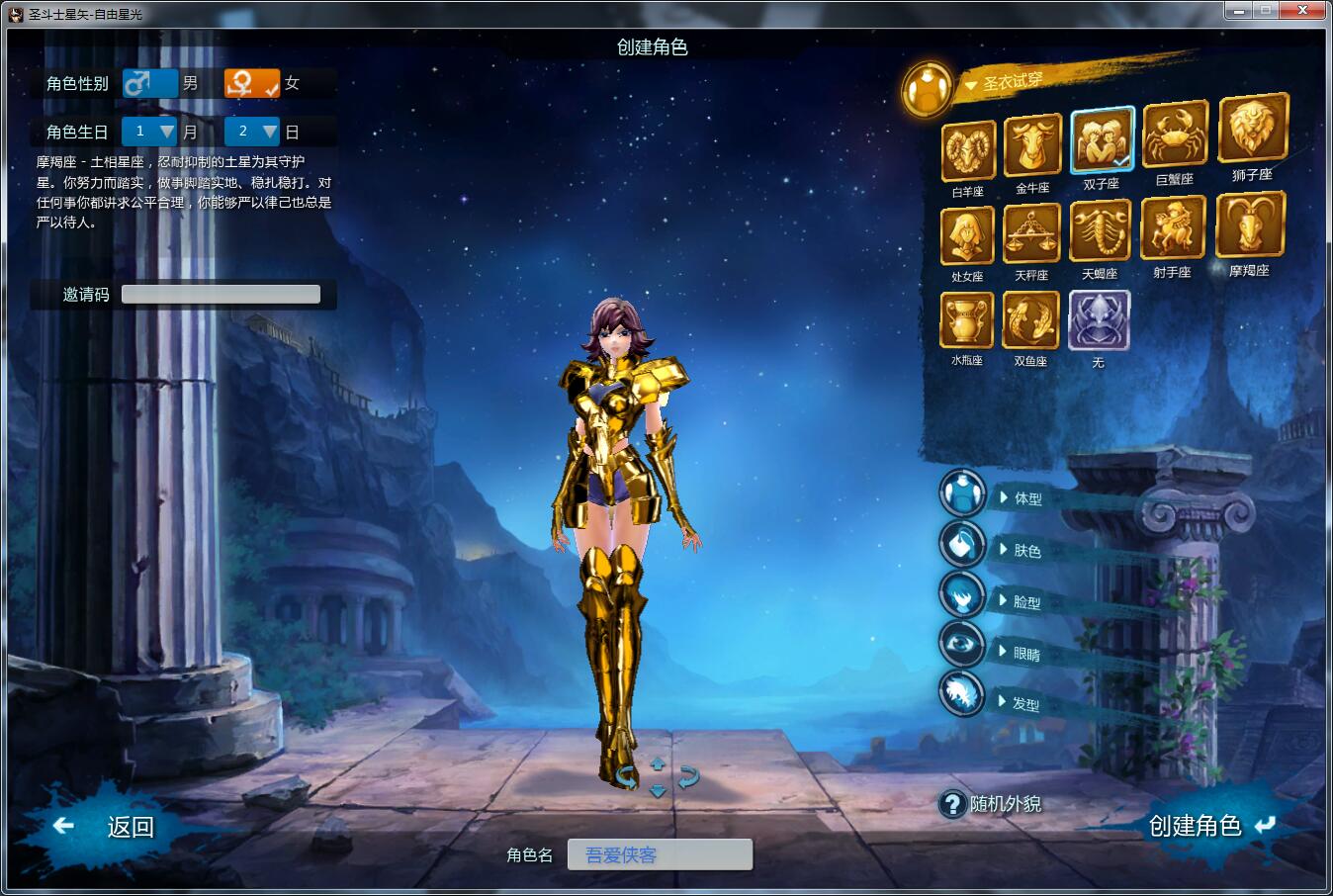Randomize the character appearance (随机外貌)
The width and height of the screenshot is (1333, 896).
(x=992, y=804)
